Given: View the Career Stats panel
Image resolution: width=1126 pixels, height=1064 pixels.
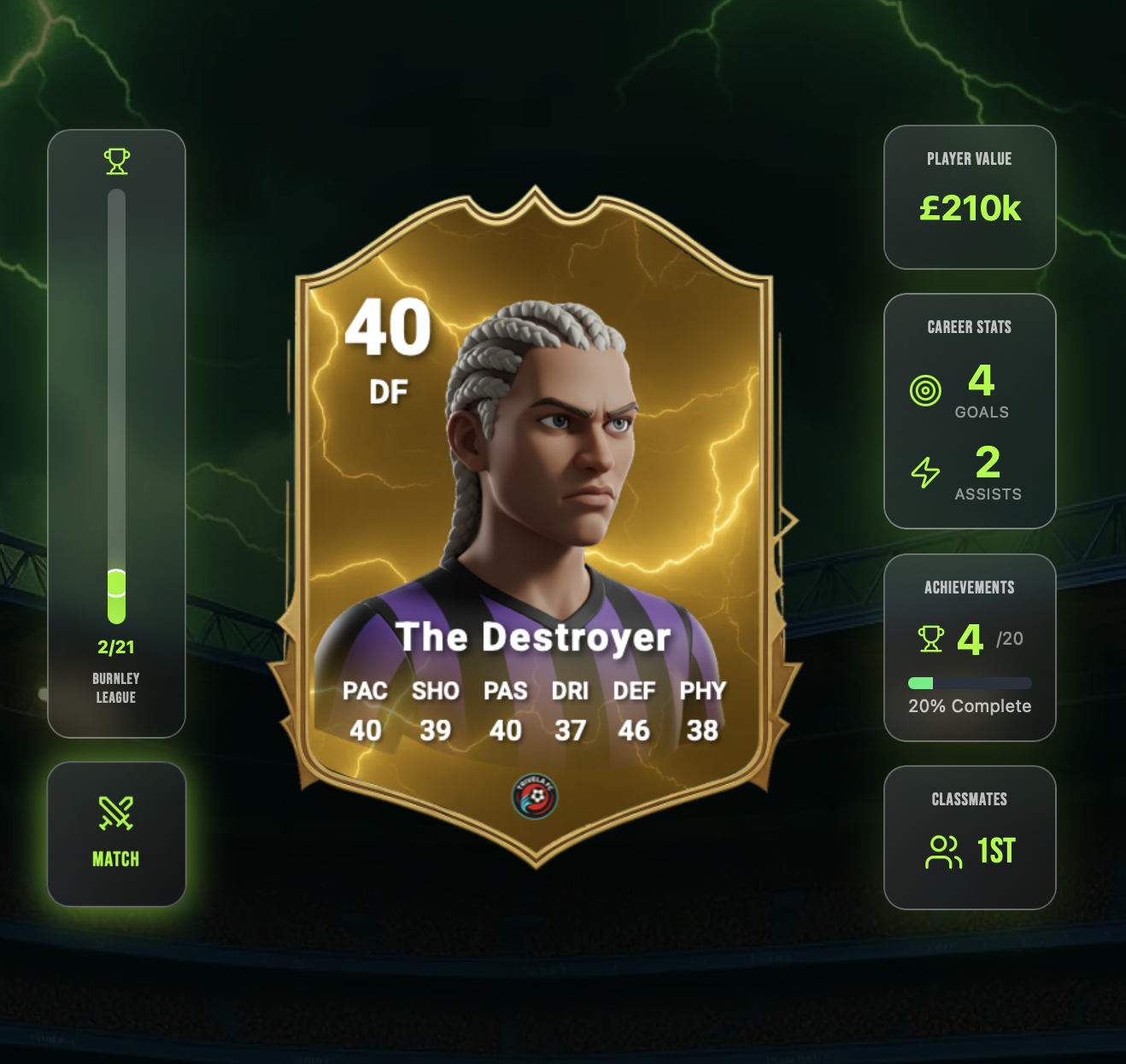Looking at the screenshot, I should click(x=969, y=411).
